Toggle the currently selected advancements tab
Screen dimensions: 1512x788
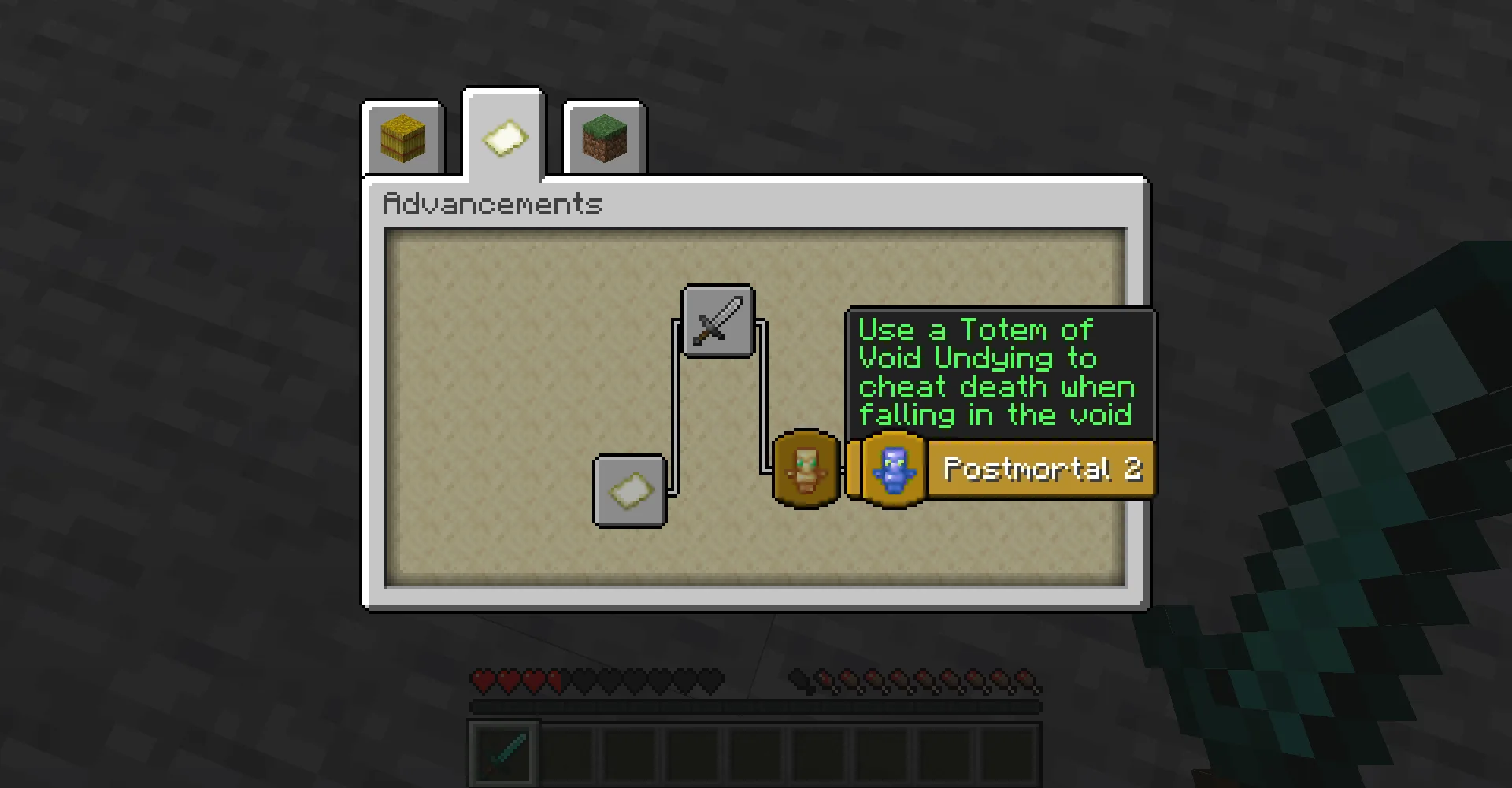503,137
